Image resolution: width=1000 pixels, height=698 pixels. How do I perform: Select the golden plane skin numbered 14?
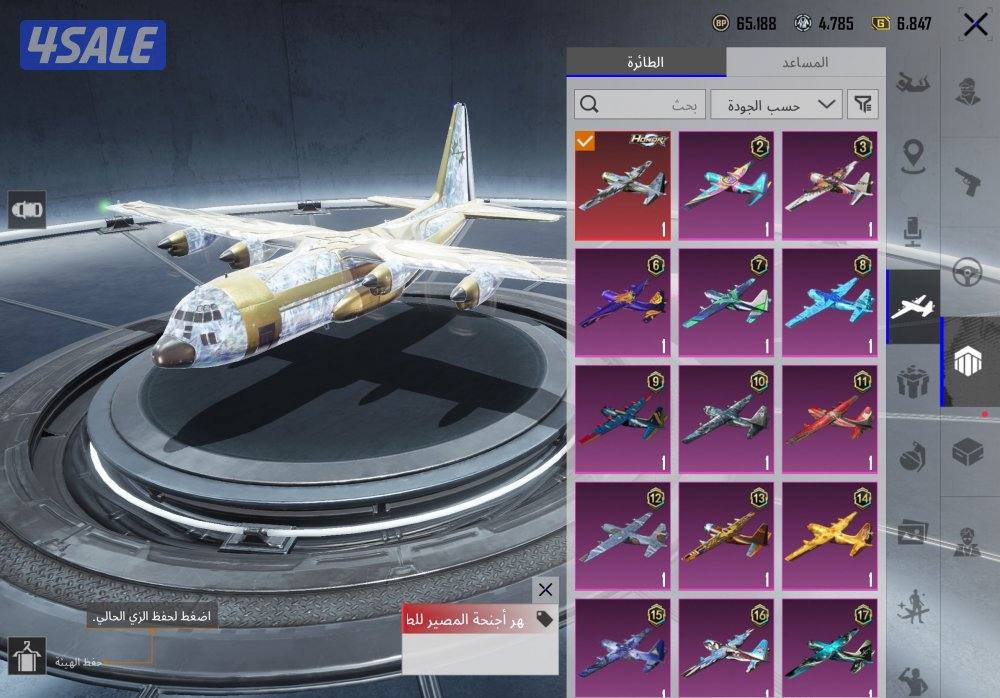[829, 537]
